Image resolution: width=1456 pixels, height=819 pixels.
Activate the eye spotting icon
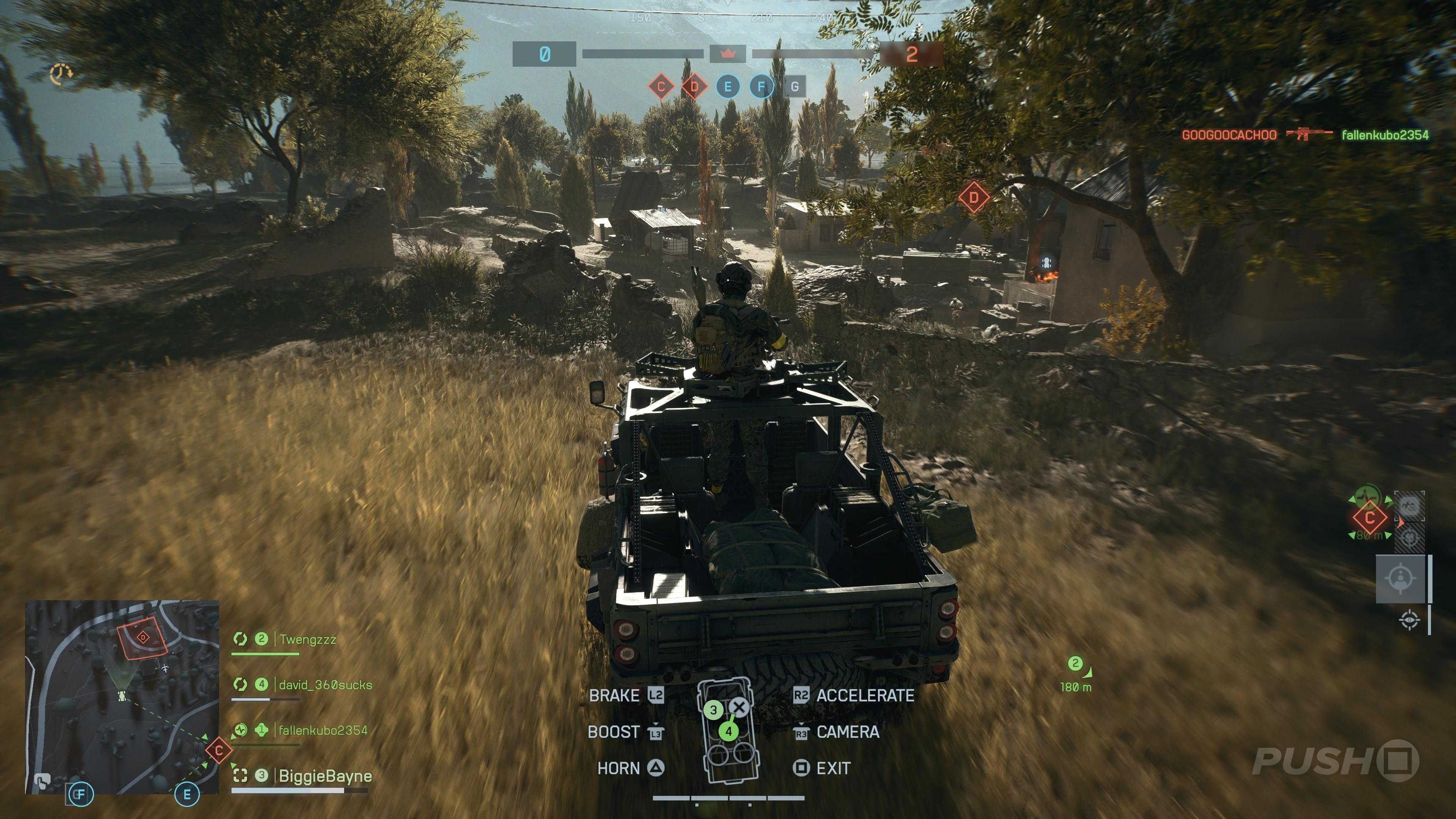(1410, 620)
